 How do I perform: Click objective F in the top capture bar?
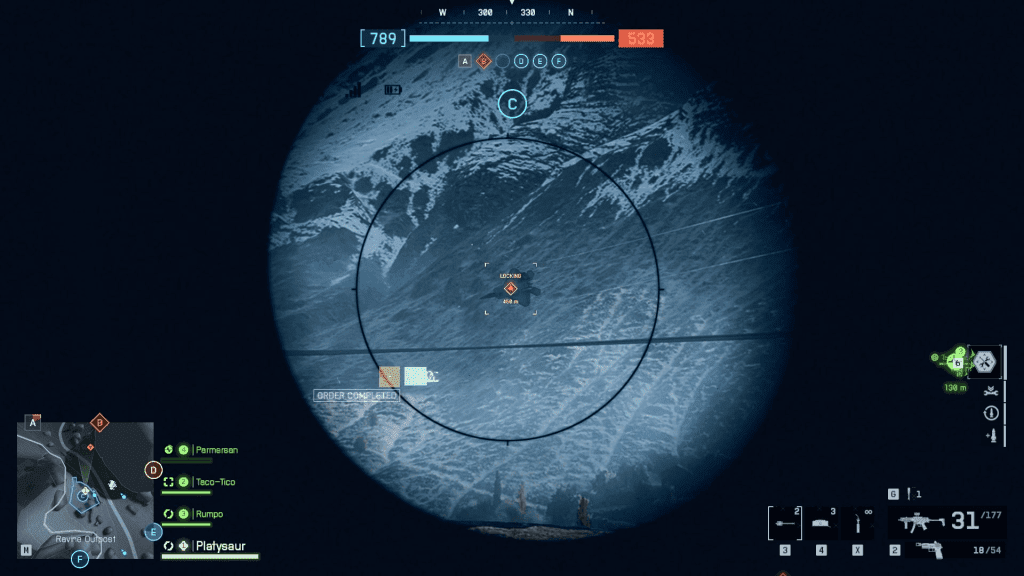click(559, 61)
